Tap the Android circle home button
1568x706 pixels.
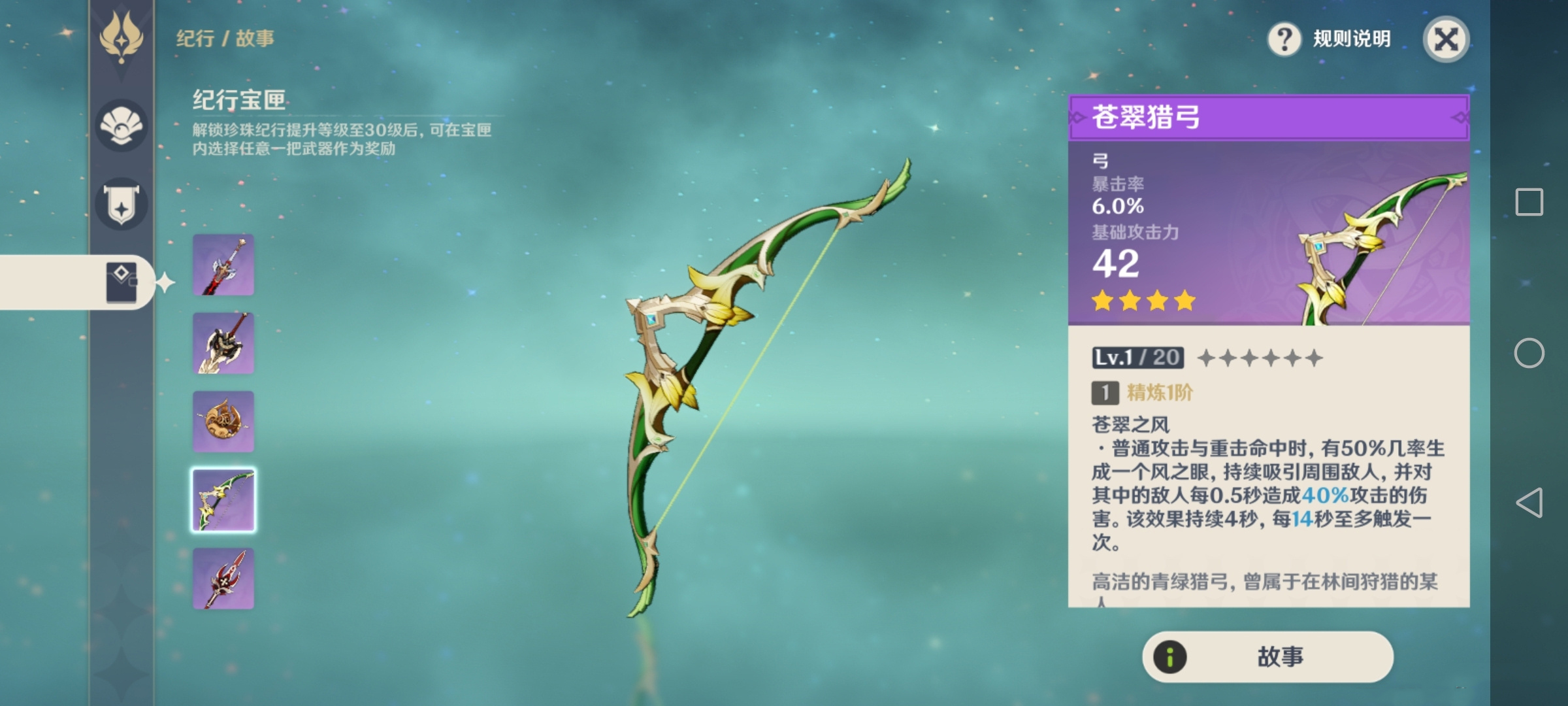click(x=1529, y=353)
